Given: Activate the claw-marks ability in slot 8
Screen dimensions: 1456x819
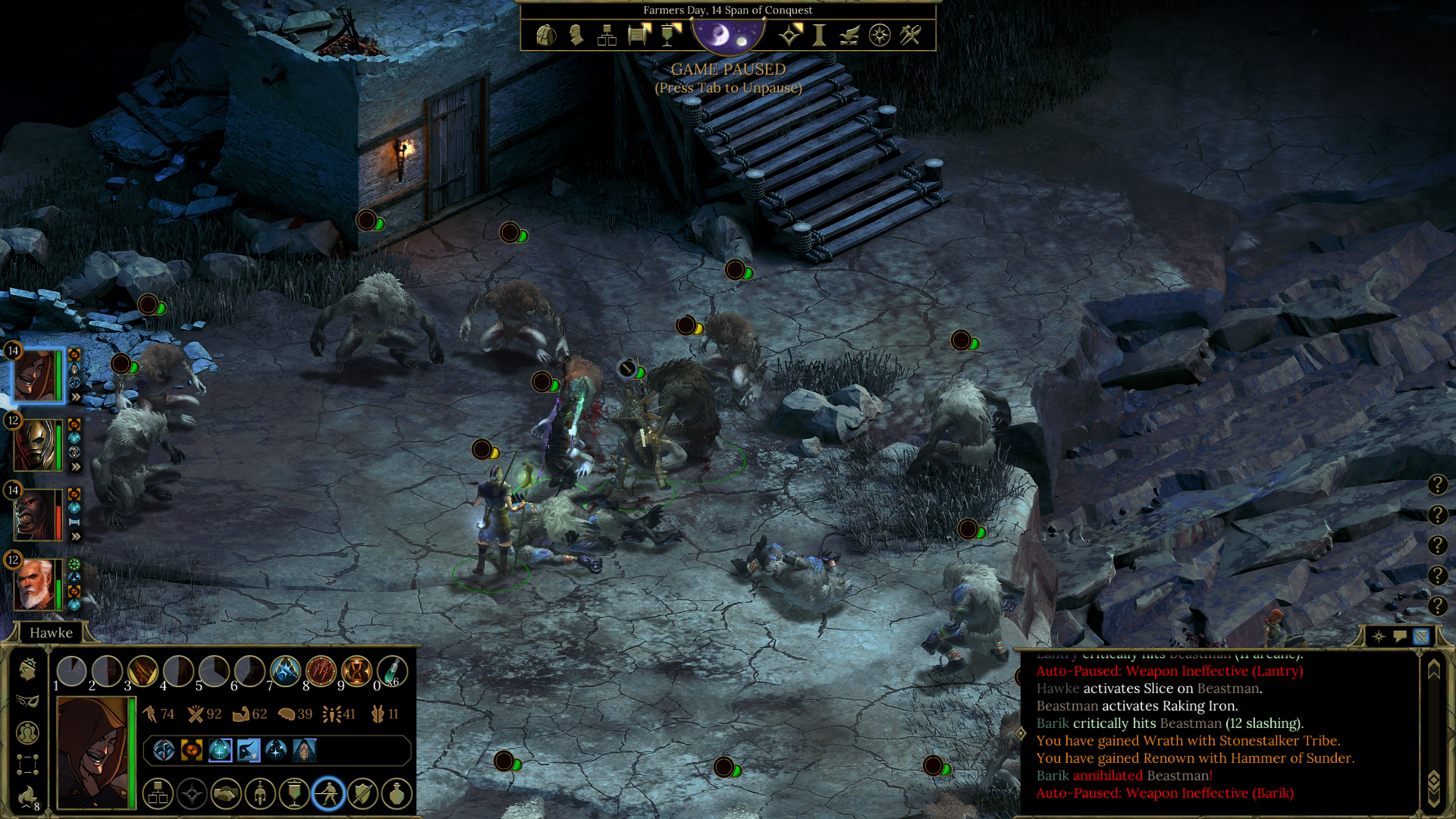Looking at the screenshot, I should pyautogui.click(x=321, y=671).
